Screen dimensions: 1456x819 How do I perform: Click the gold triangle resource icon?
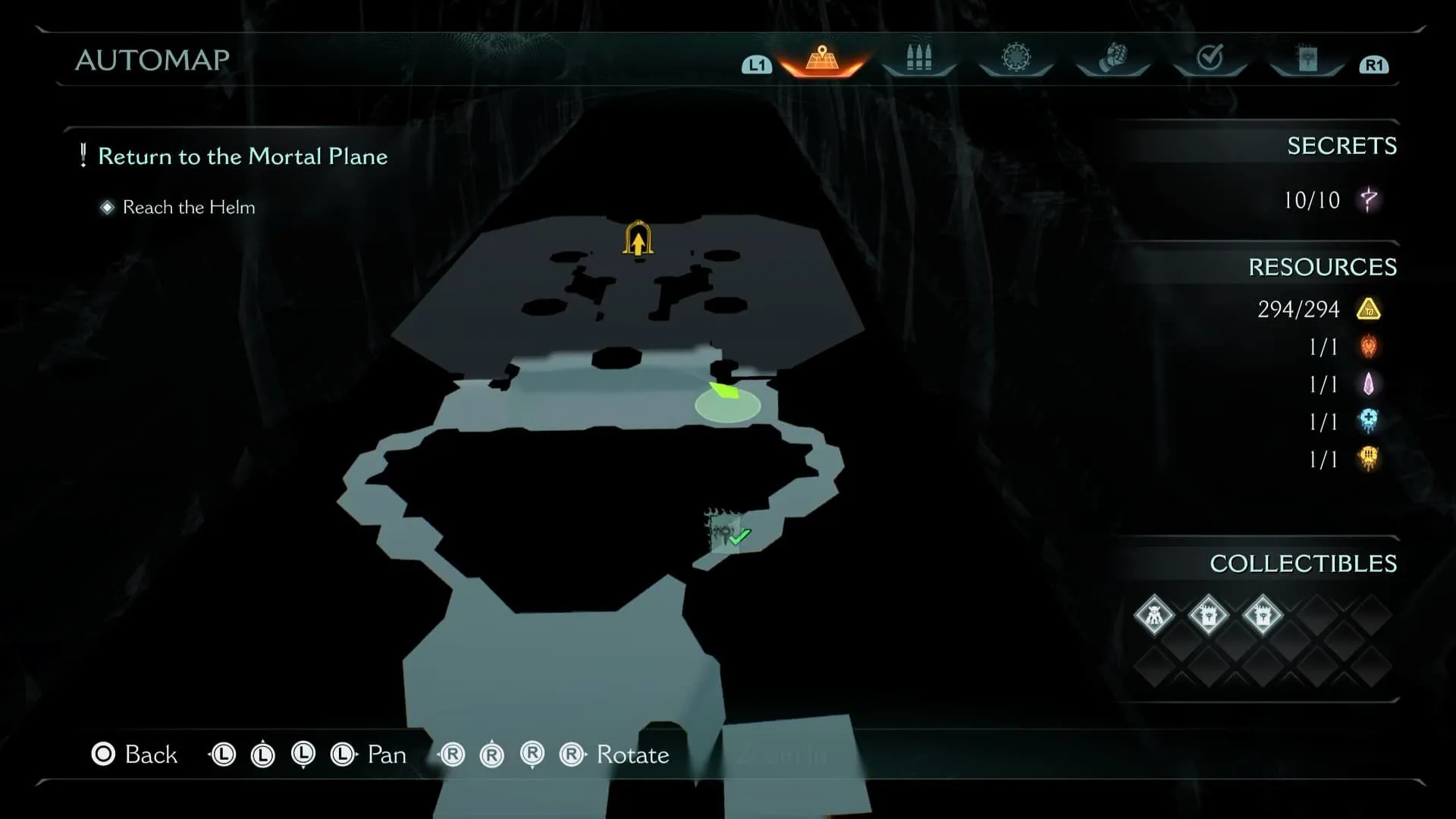[1369, 309]
